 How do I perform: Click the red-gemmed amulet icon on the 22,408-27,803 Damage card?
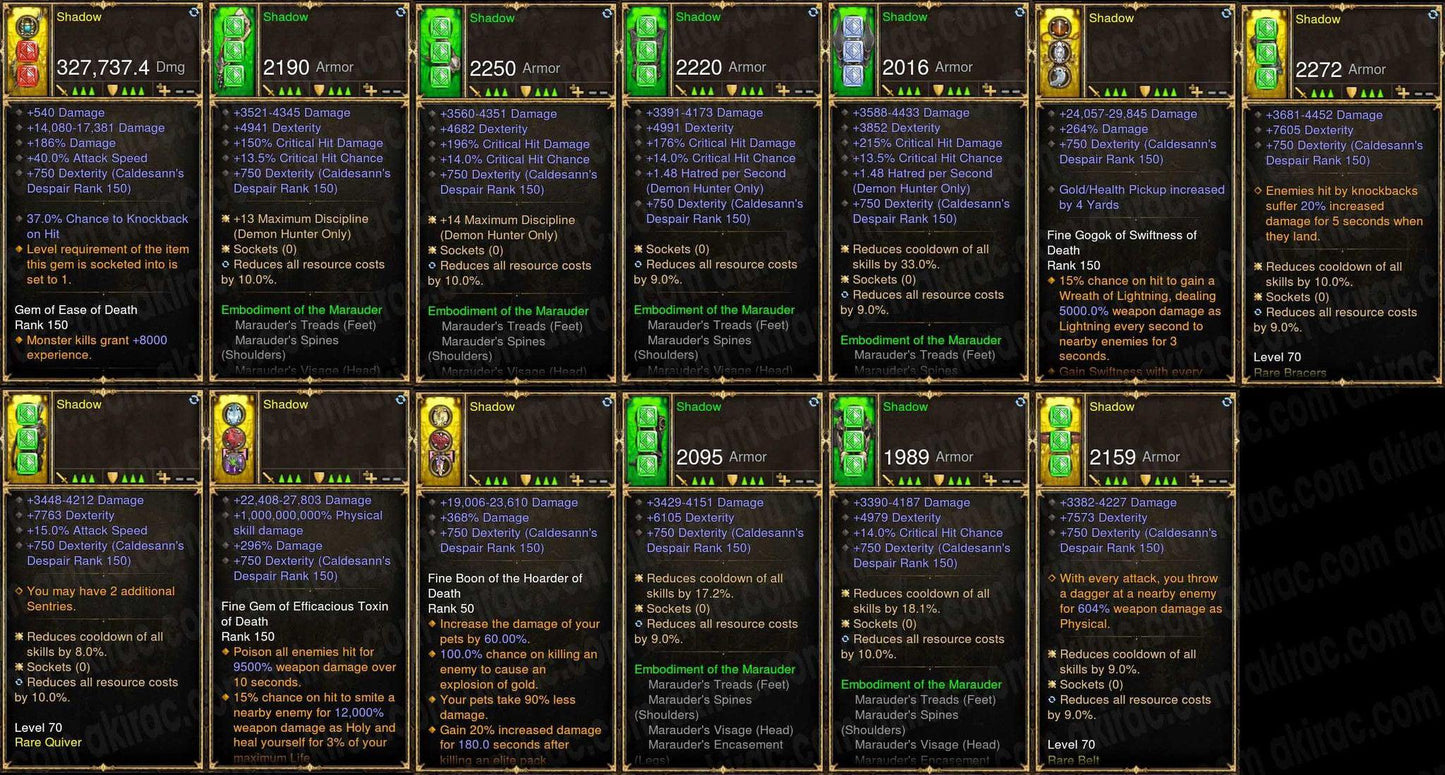(234, 437)
